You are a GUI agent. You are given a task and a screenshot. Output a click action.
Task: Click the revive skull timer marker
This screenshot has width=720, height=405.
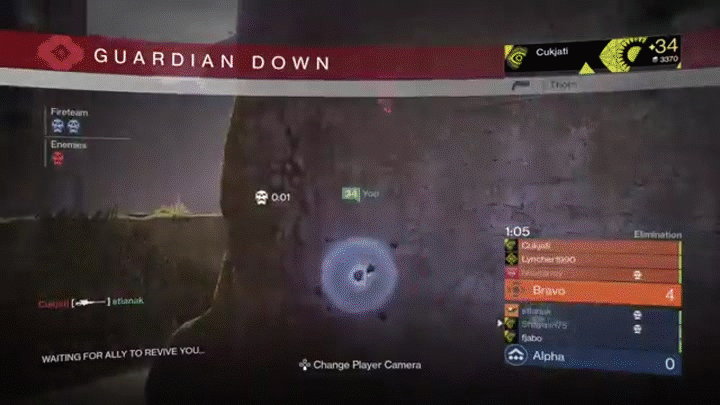[x=262, y=198]
